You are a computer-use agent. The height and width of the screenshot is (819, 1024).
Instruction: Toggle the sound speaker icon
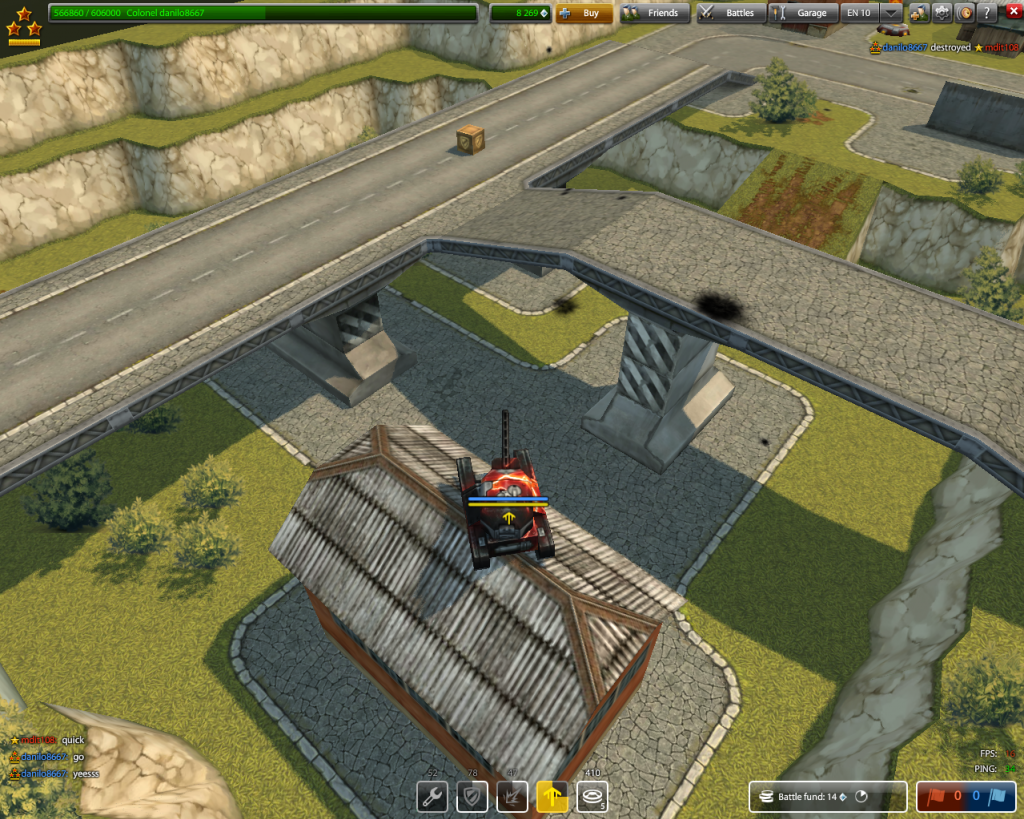(x=965, y=13)
